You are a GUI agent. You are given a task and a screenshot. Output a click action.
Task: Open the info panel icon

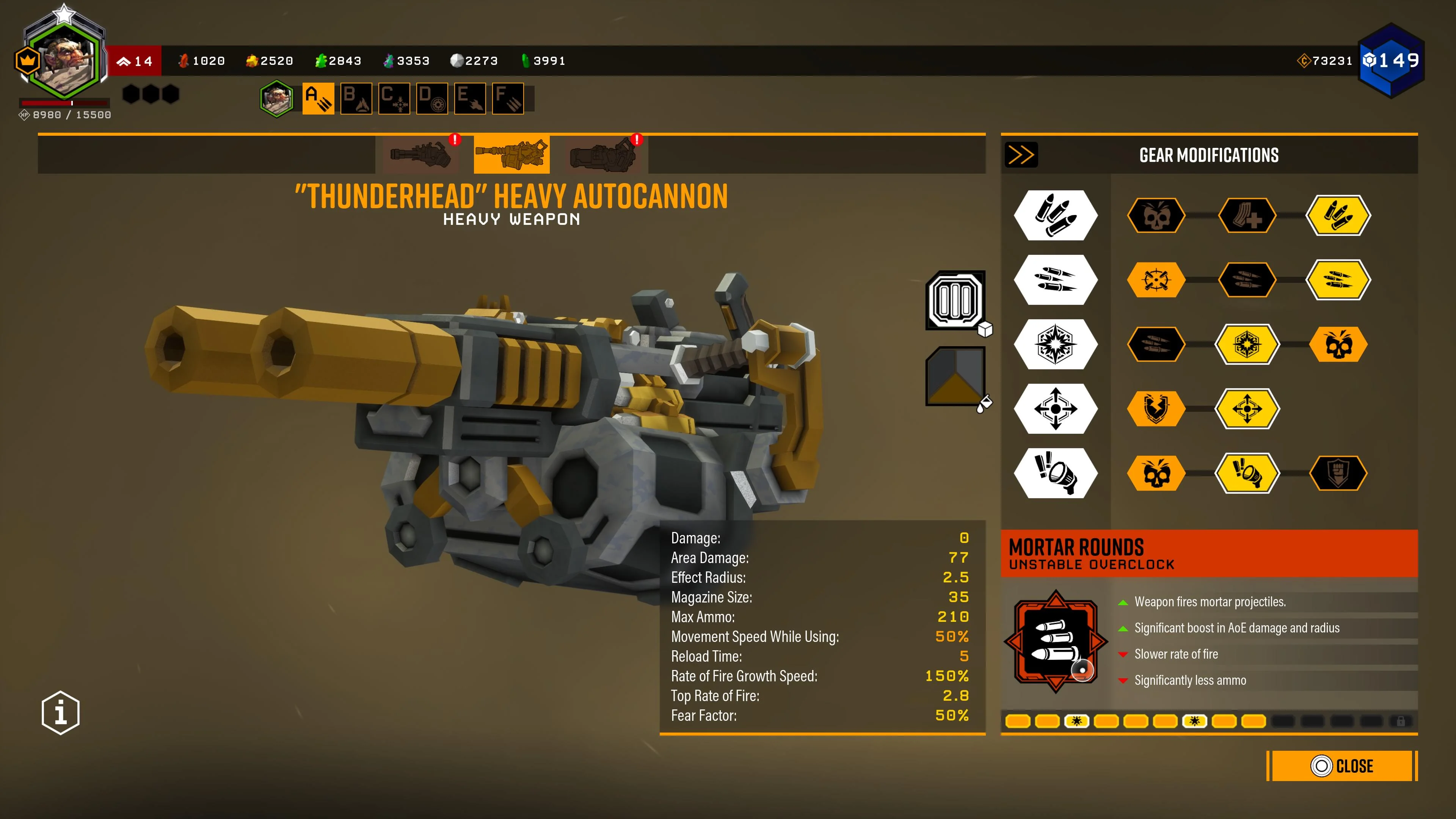(61, 712)
